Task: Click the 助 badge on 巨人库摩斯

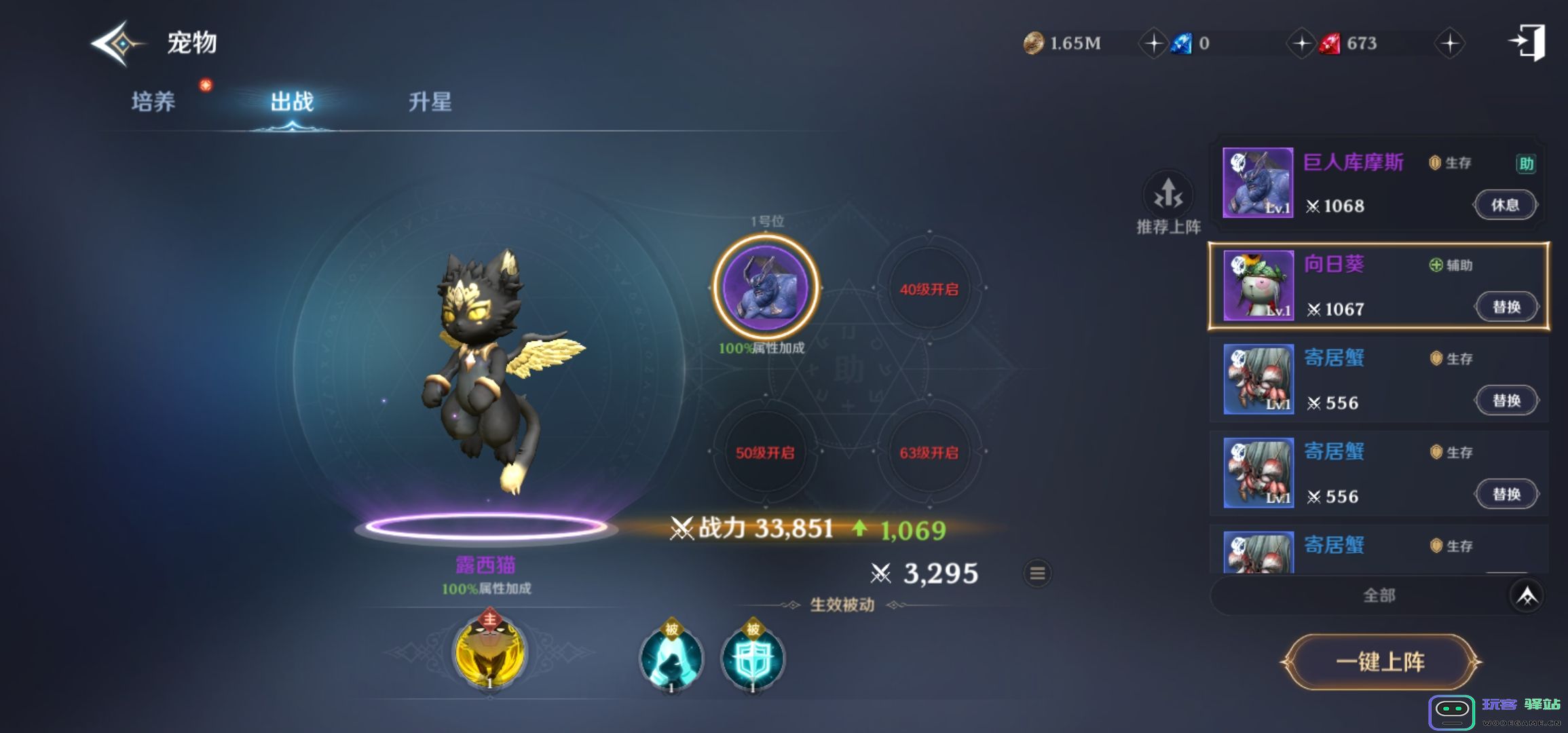Action: pos(1525,163)
